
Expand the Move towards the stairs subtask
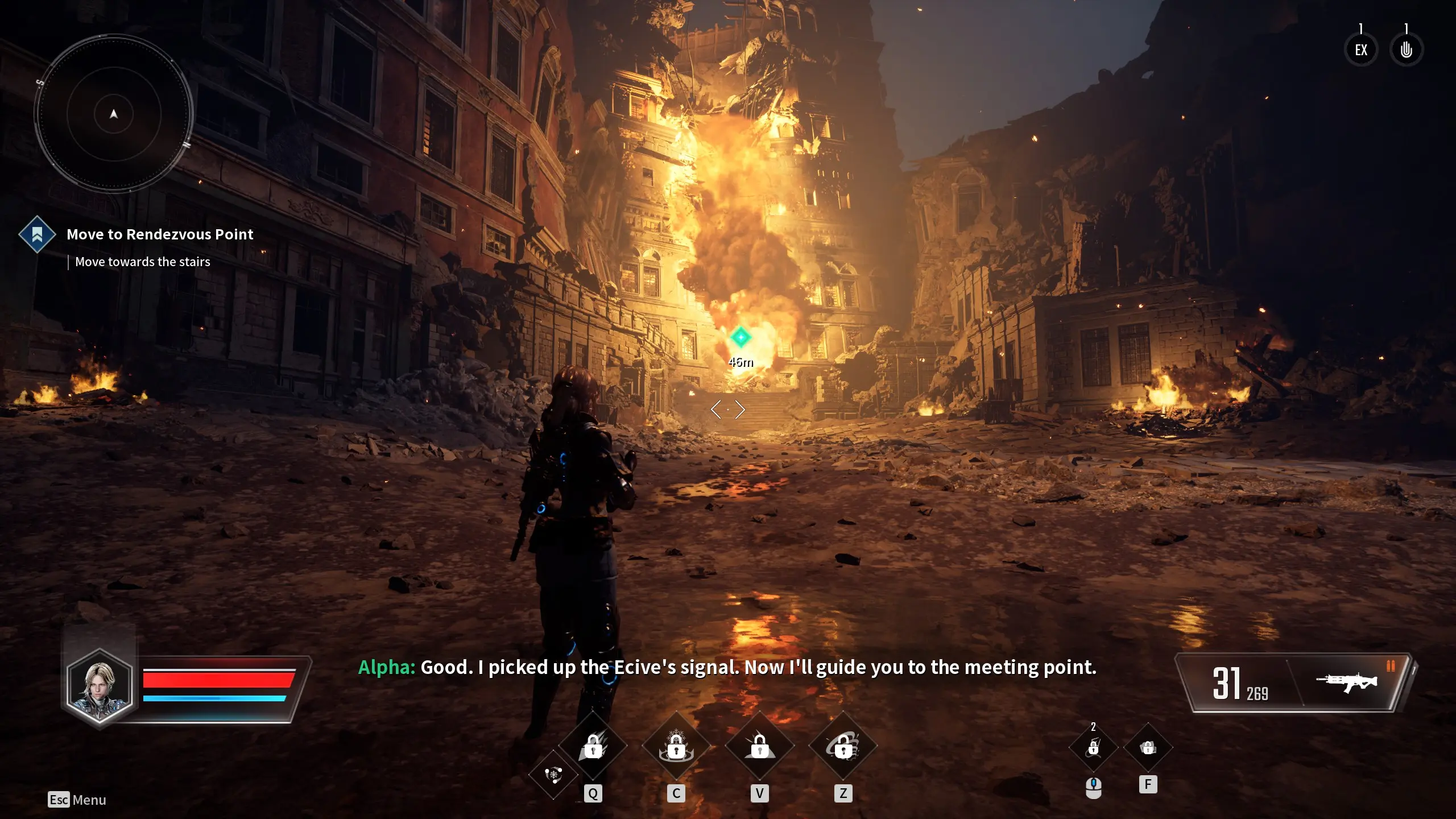coord(142,262)
